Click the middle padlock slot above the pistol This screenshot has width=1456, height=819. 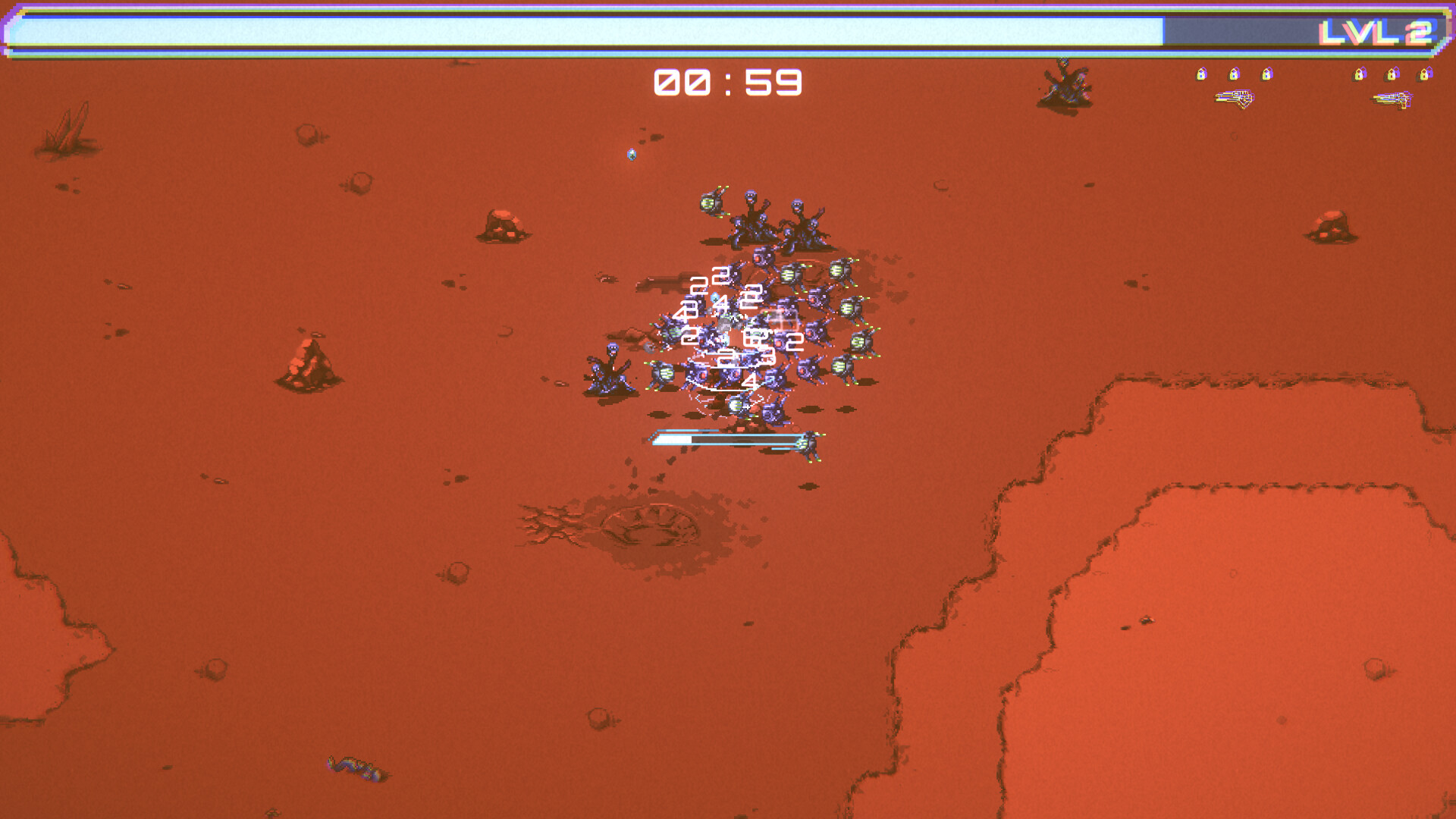click(x=1392, y=74)
